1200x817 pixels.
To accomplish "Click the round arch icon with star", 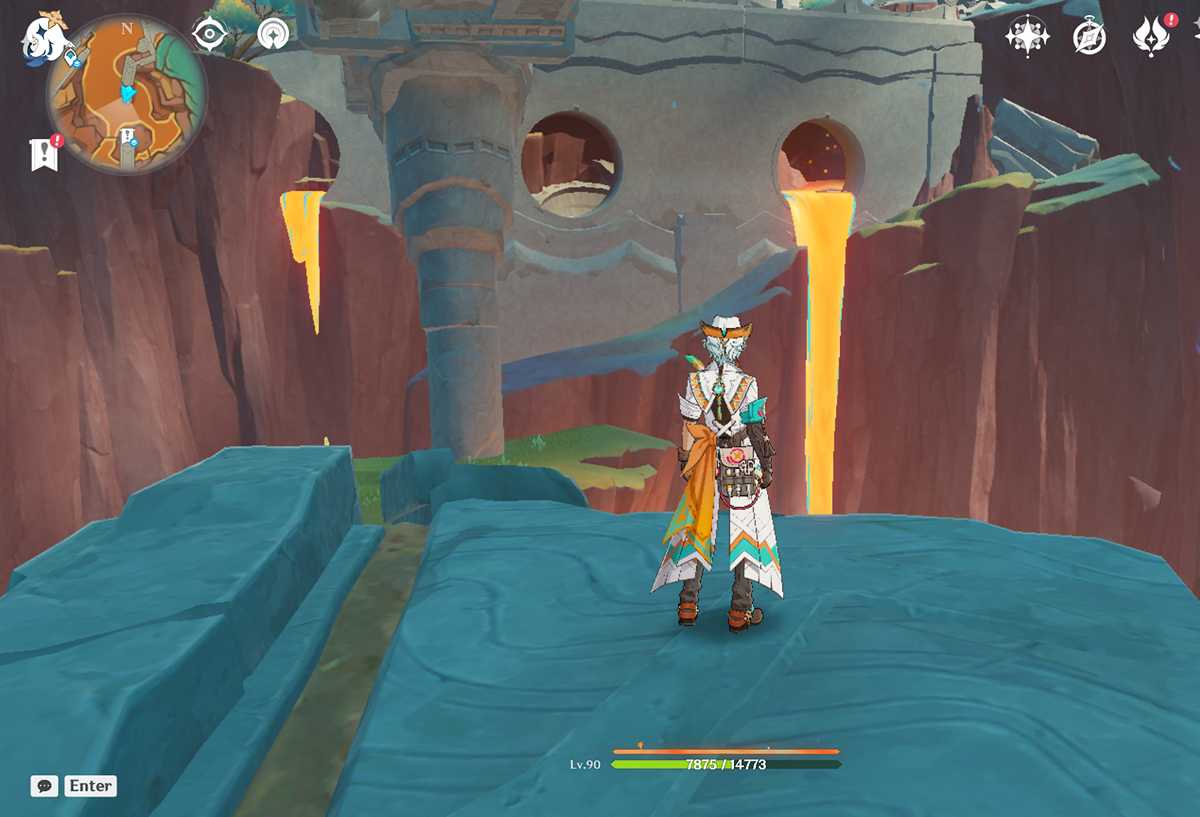I will [272, 35].
